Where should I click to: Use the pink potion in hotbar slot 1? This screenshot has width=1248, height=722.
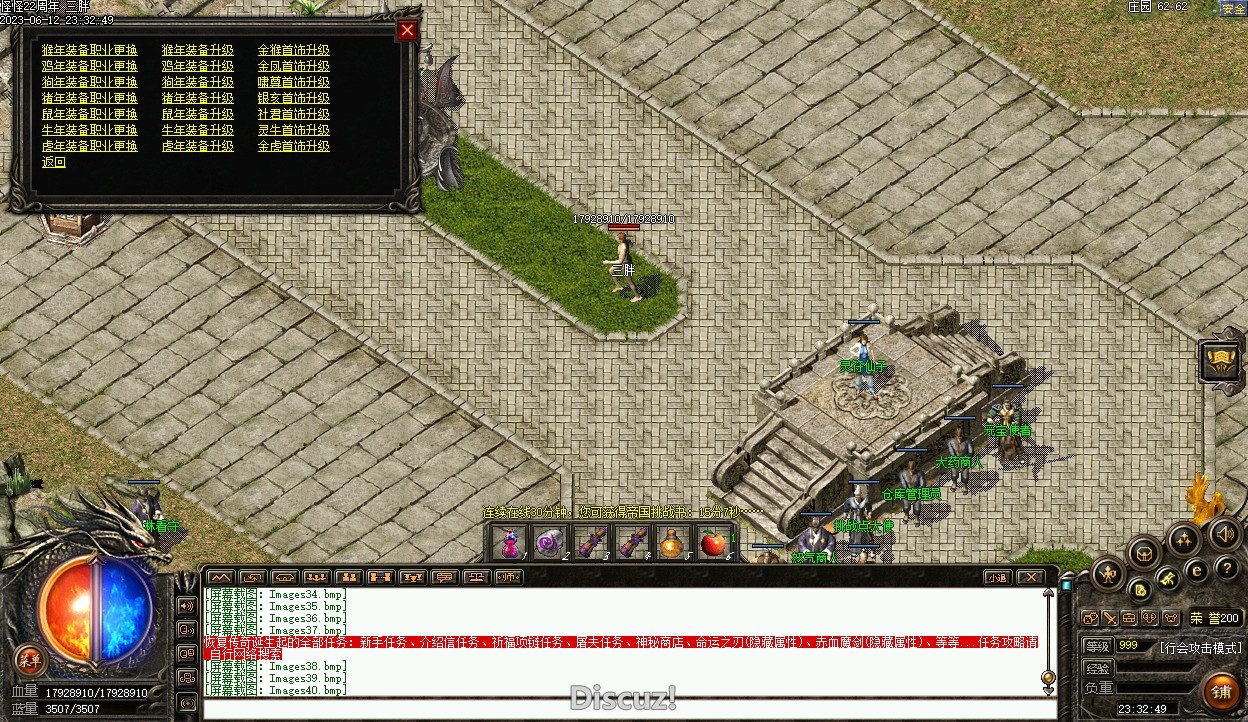point(510,543)
